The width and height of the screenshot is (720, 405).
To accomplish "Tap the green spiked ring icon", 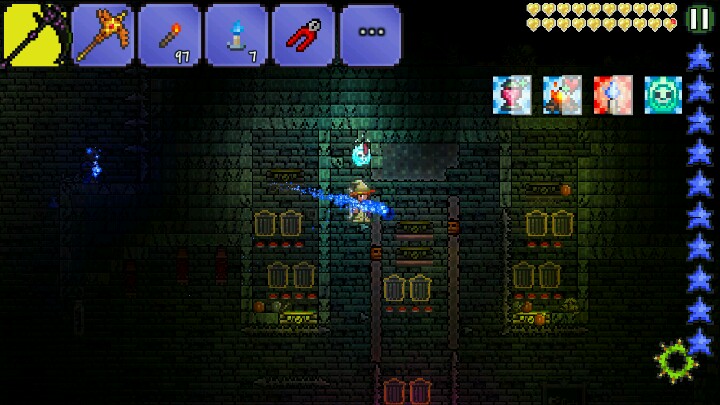I will tap(675, 361).
